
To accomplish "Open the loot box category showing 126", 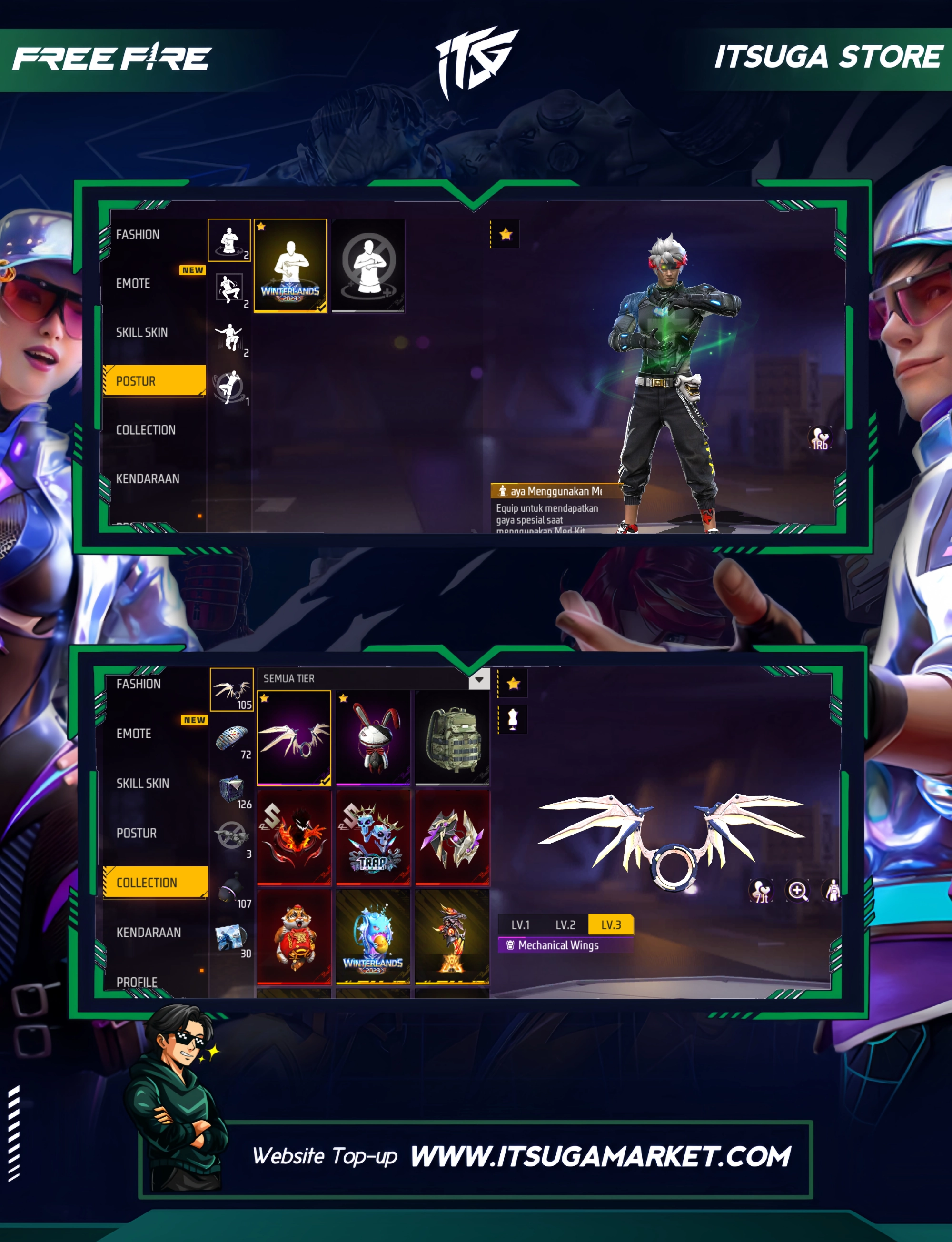I will 232,789.
